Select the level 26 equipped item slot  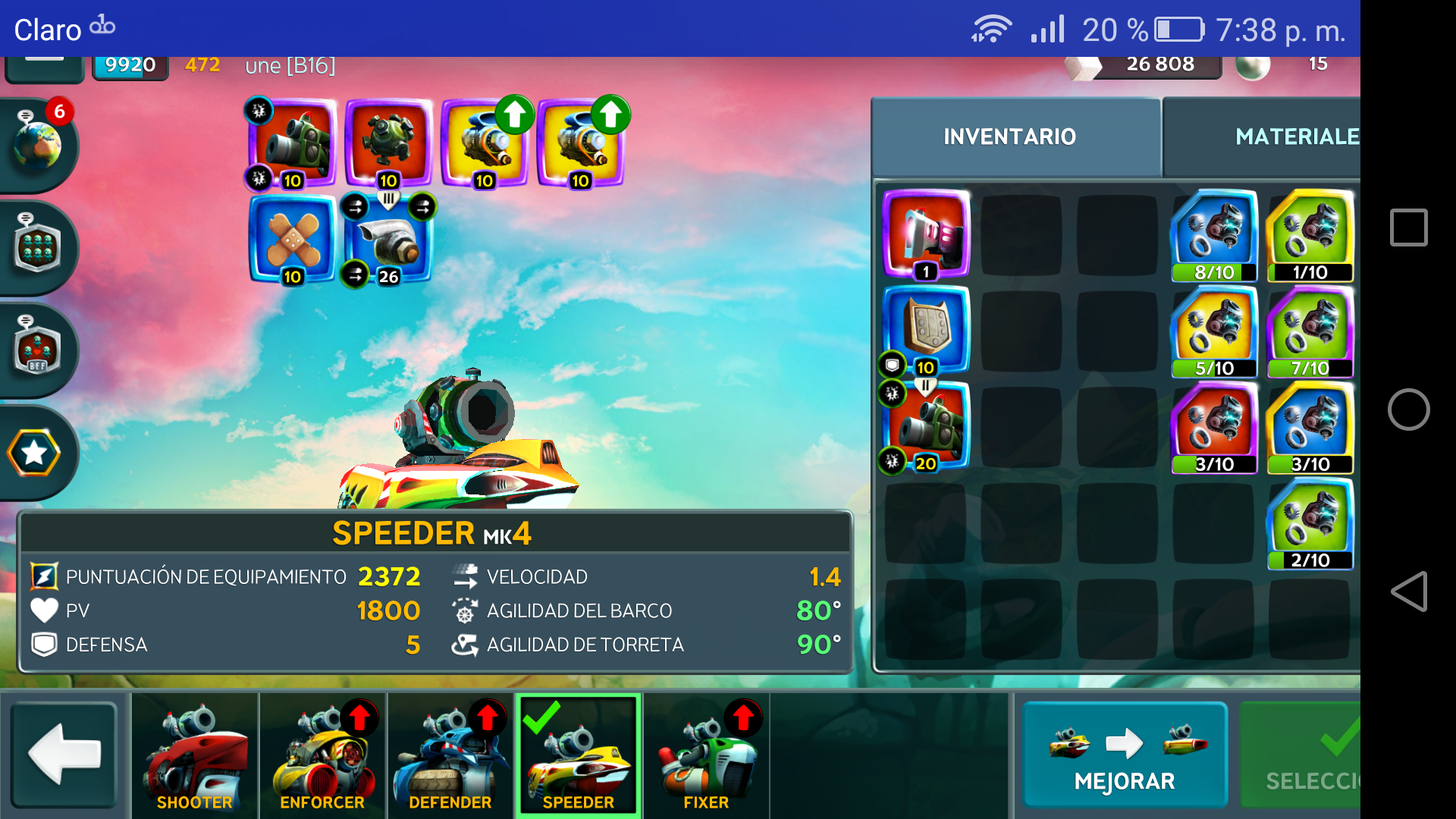click(x=388, y=239)
